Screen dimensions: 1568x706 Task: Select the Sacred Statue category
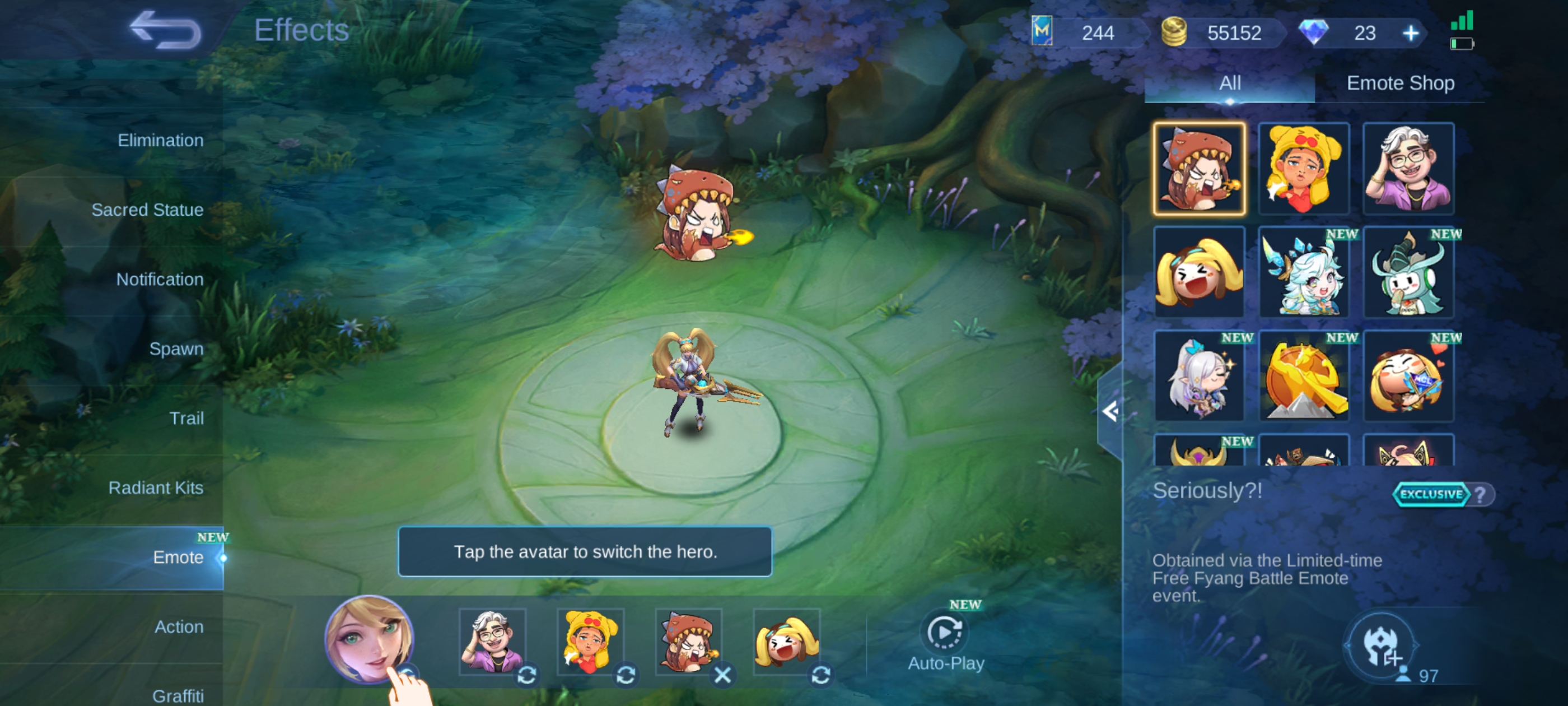147,210
